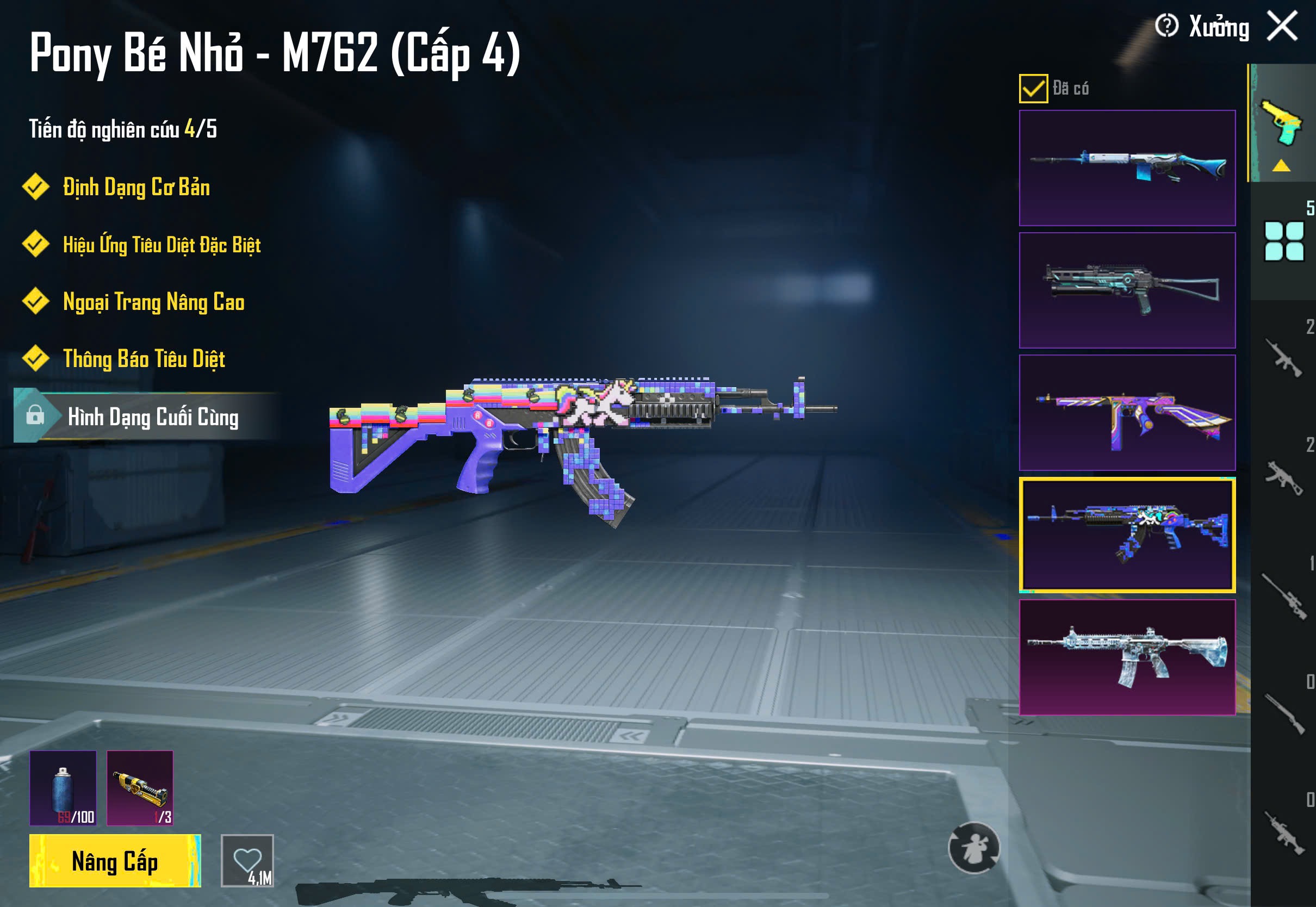
Task: Select Hiệu Ứng Tiêu Diệt Đặc Biệt entry
Action: (x=162, y=245)
